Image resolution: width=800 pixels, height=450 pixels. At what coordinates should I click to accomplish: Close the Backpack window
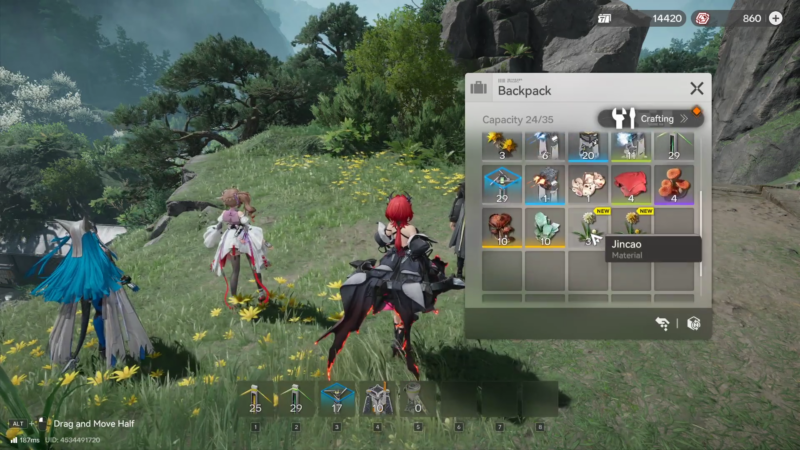(696, 89)
